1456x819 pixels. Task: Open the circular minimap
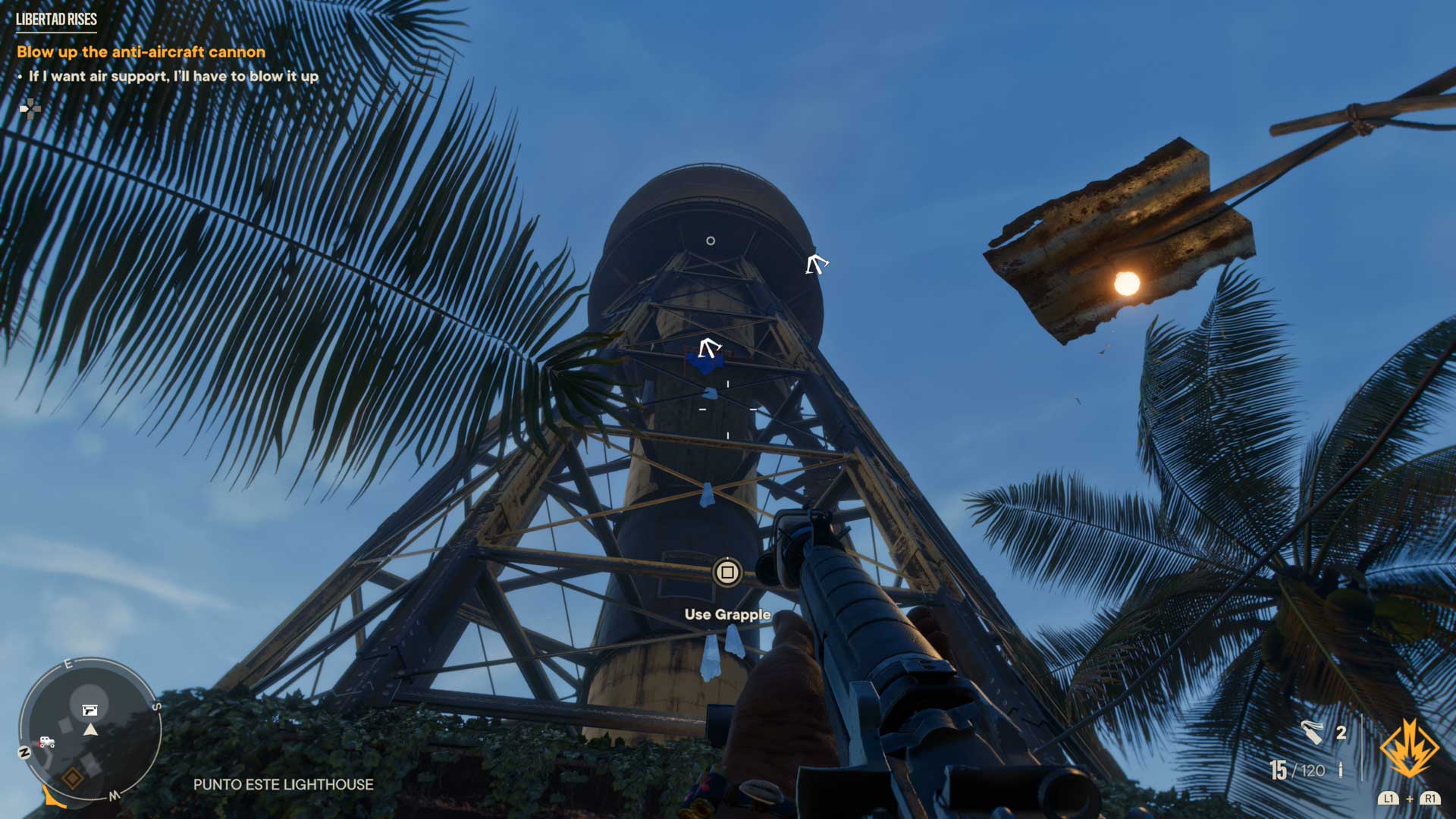tap(90, 730)
